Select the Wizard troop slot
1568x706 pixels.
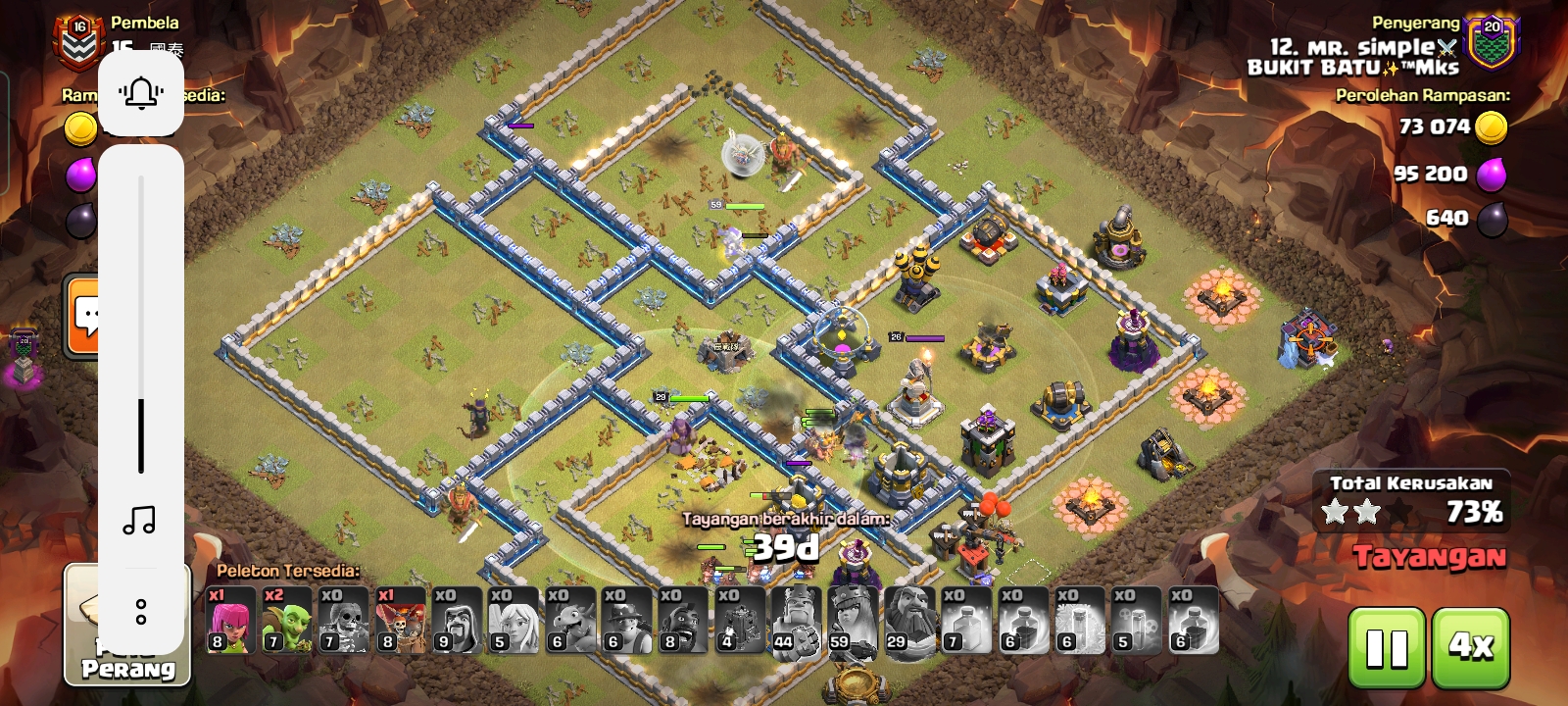[x=457, y=620]
